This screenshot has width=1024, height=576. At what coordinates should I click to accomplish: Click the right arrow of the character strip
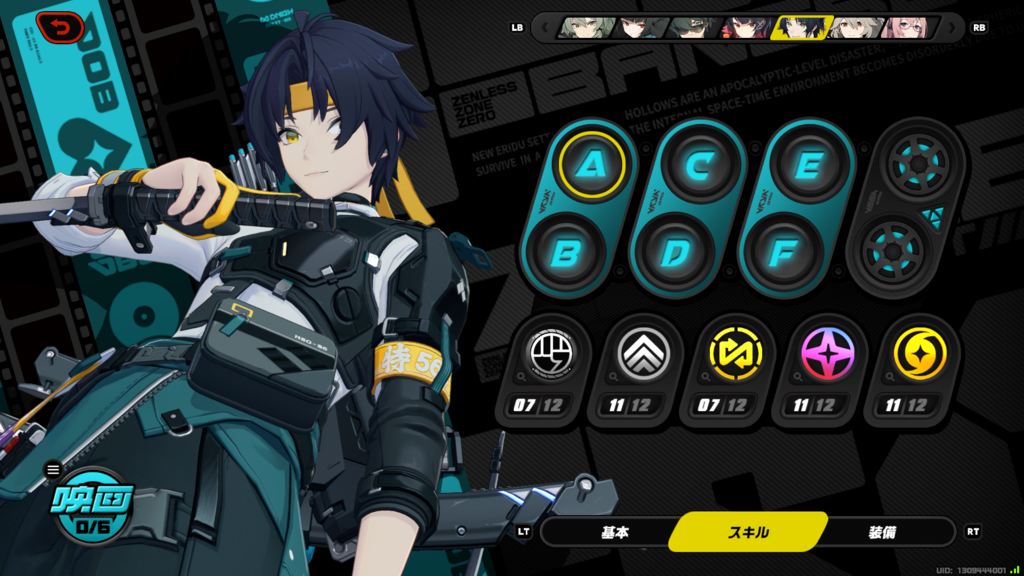coord(951,27)
